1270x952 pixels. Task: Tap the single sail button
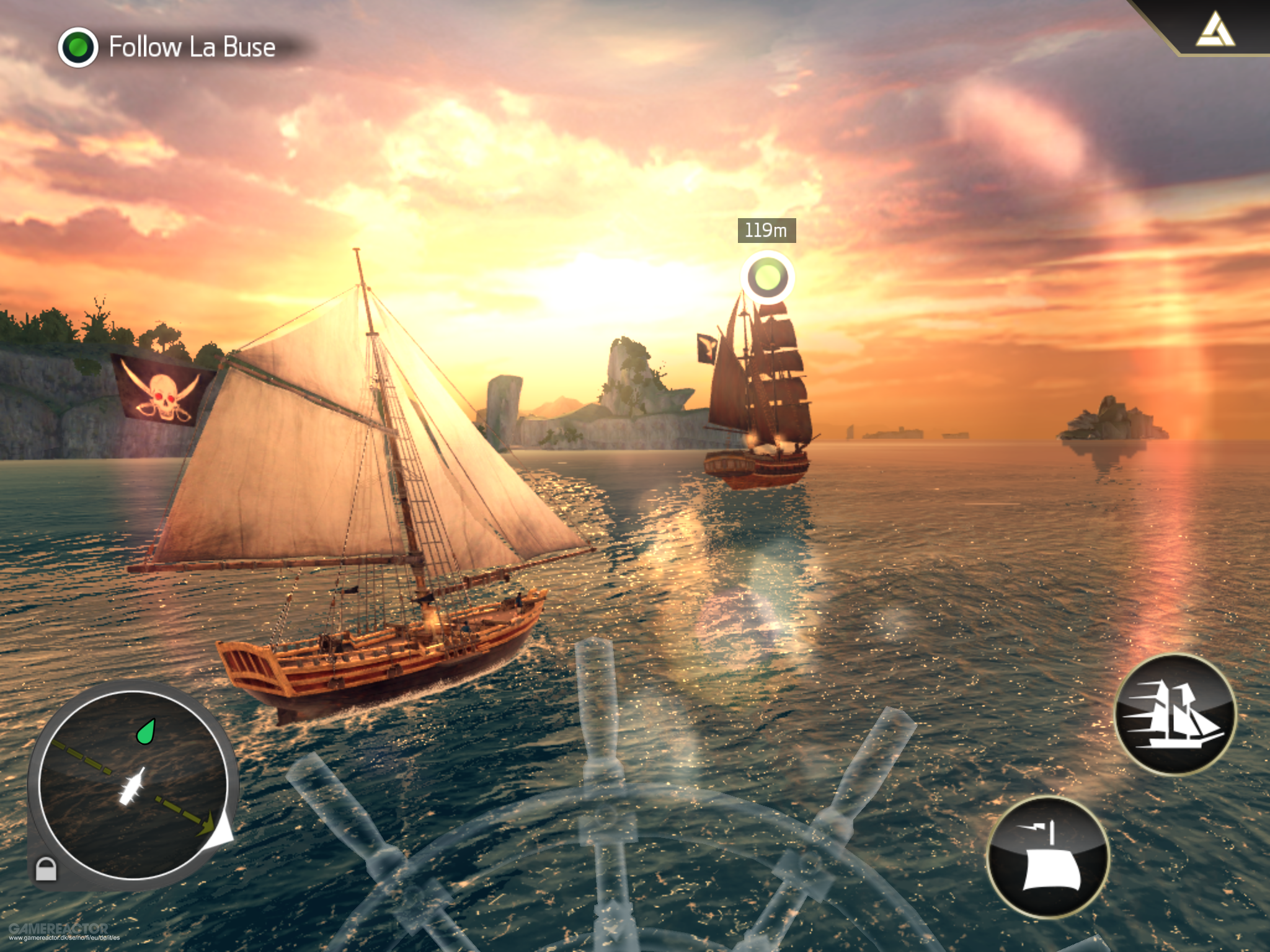click(x=1047, y=857)
